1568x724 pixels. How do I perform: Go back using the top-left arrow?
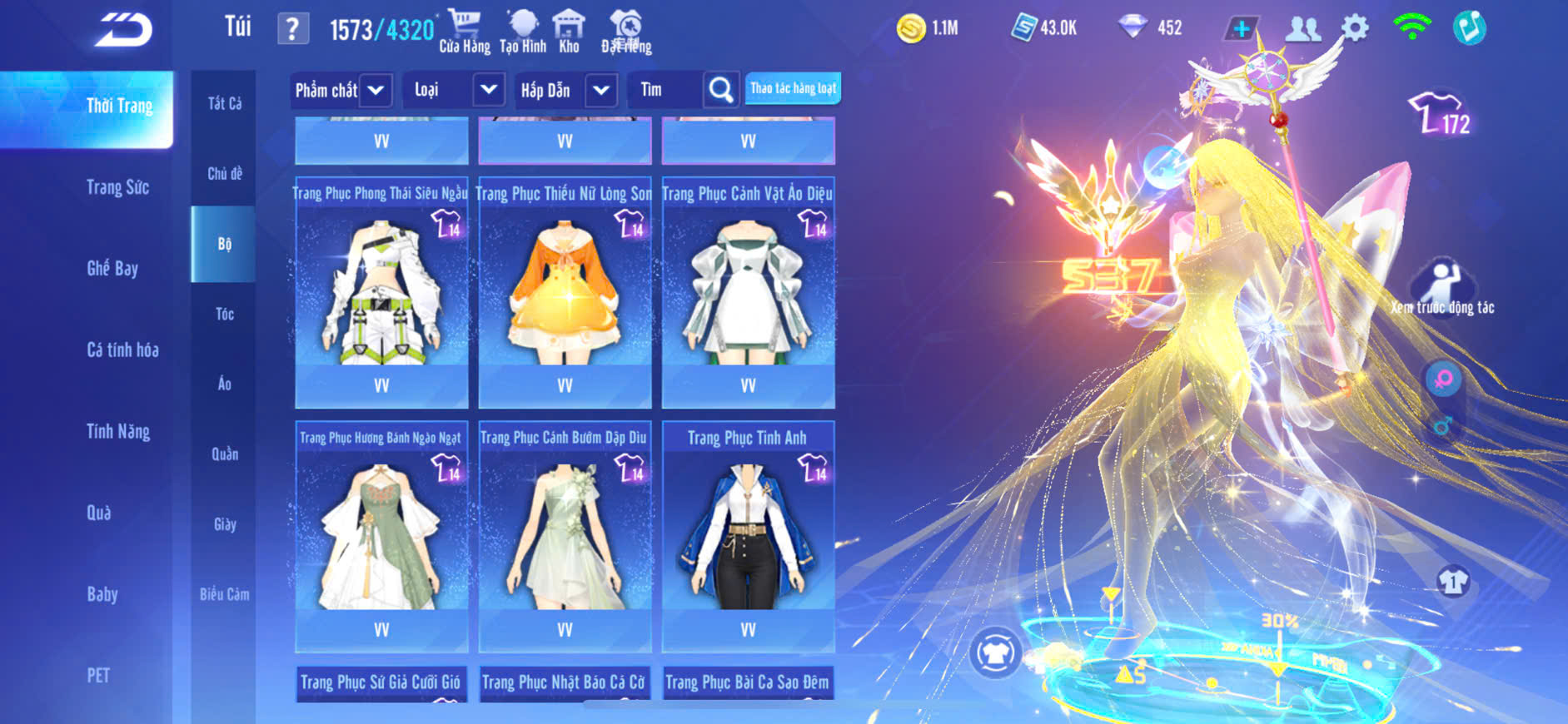coord(123,30)
